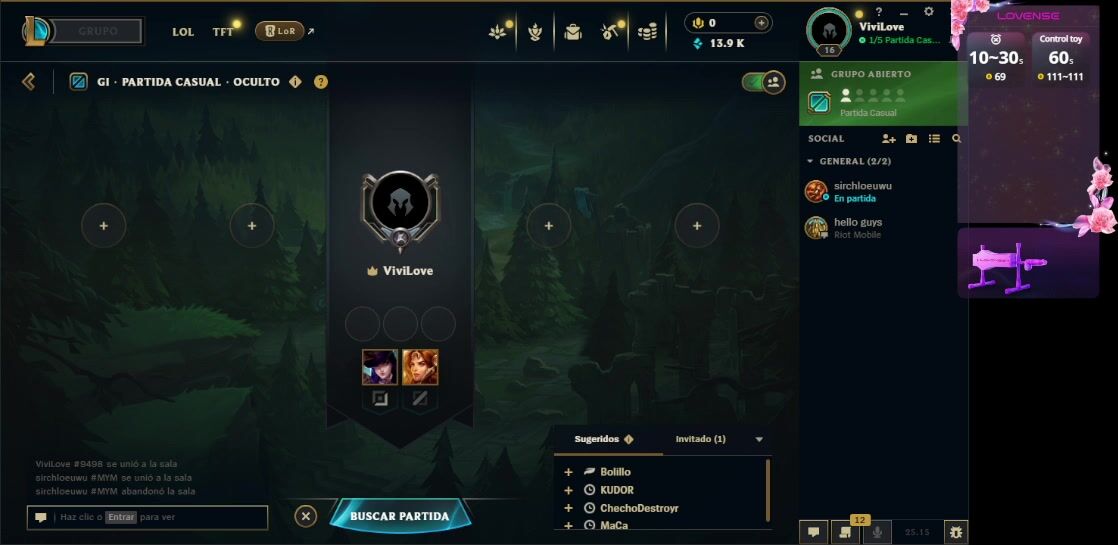Switch to the Invitado (1) tab

(700, 439)
